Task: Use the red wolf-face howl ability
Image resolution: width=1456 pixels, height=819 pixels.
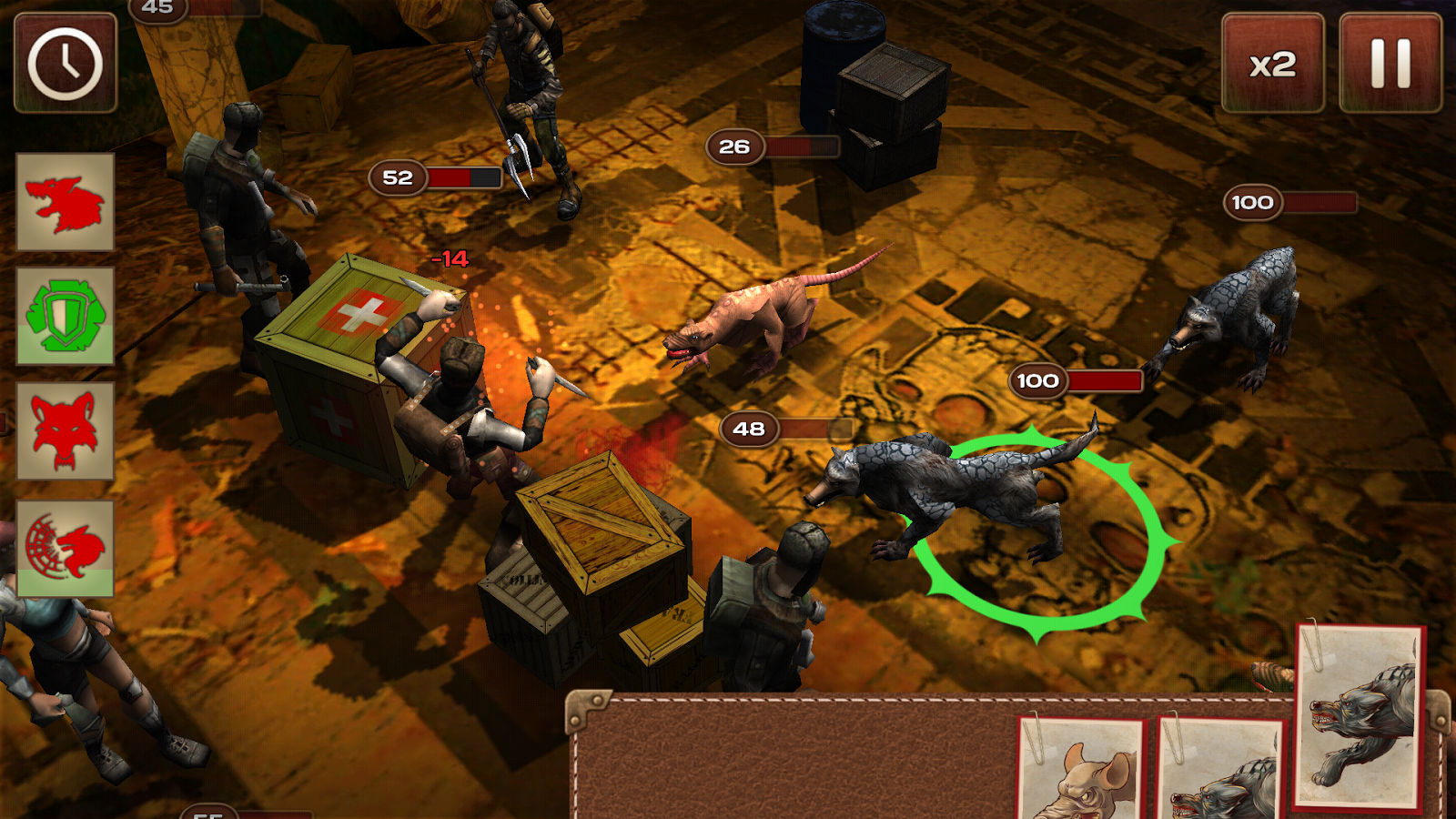Action: point(62,430)
